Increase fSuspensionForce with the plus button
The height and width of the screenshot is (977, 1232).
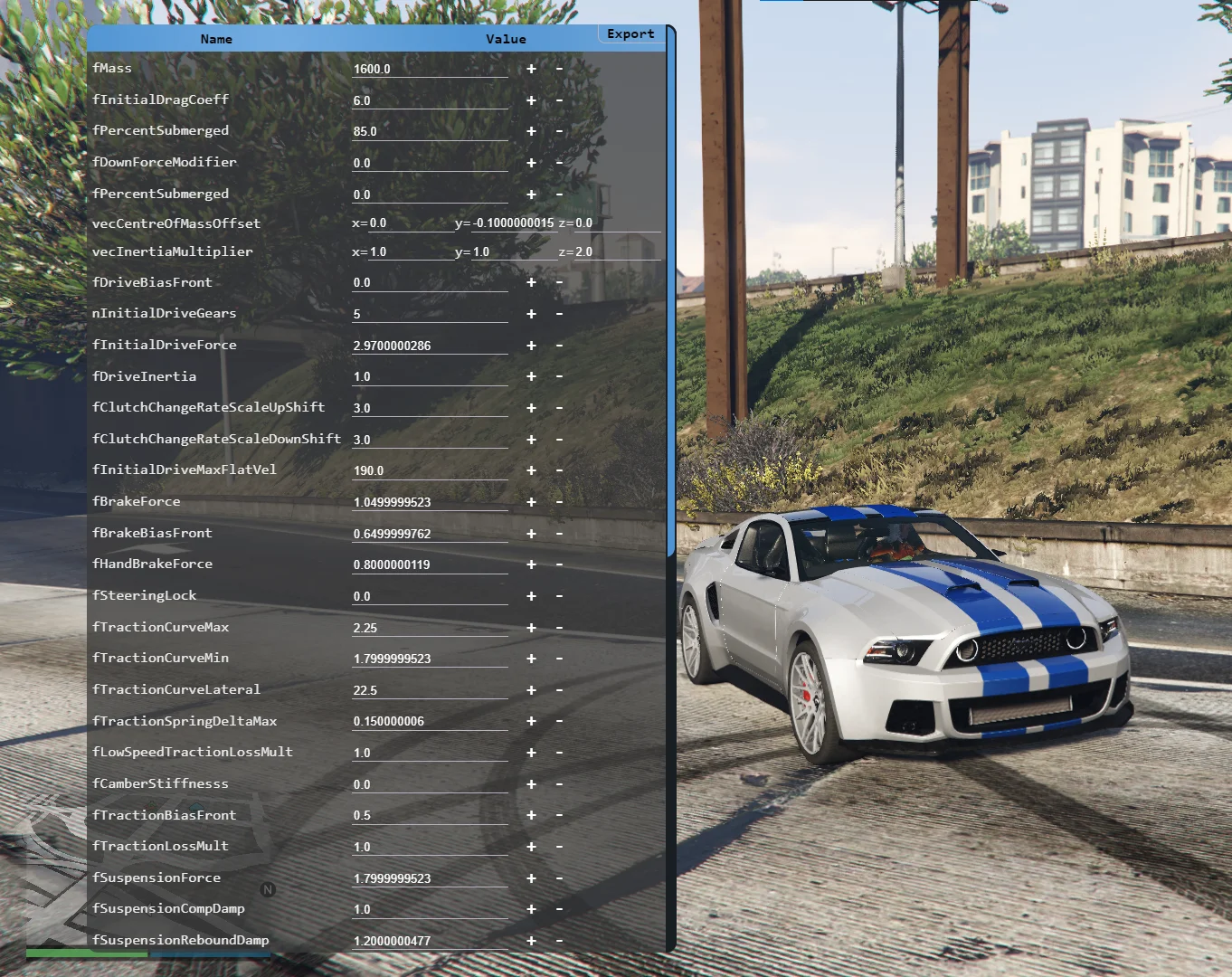531,878
